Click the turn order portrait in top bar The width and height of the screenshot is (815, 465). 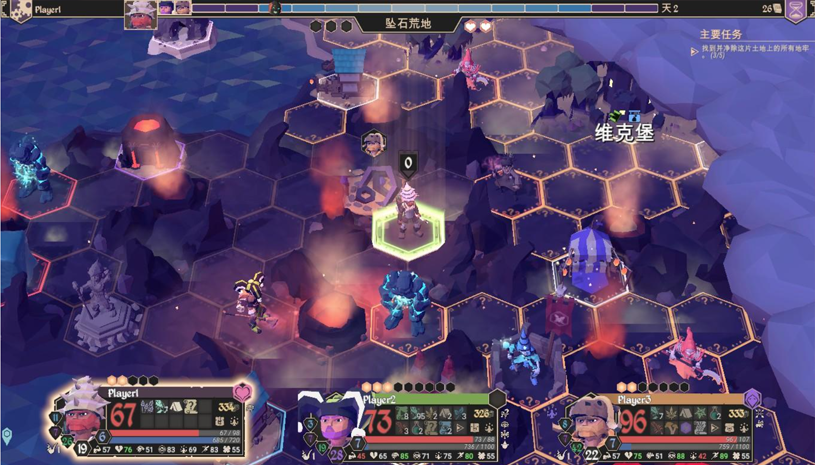coord(140,13)
